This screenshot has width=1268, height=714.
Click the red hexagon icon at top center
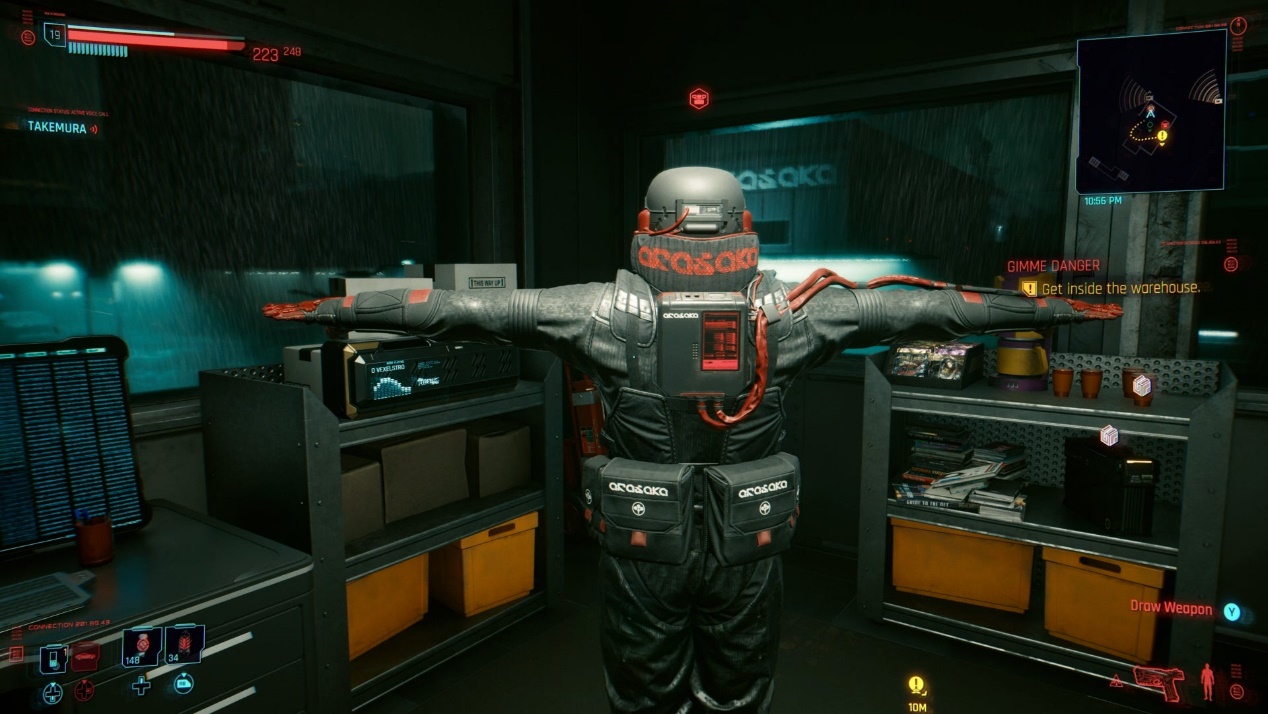click(x=699, y=98)
